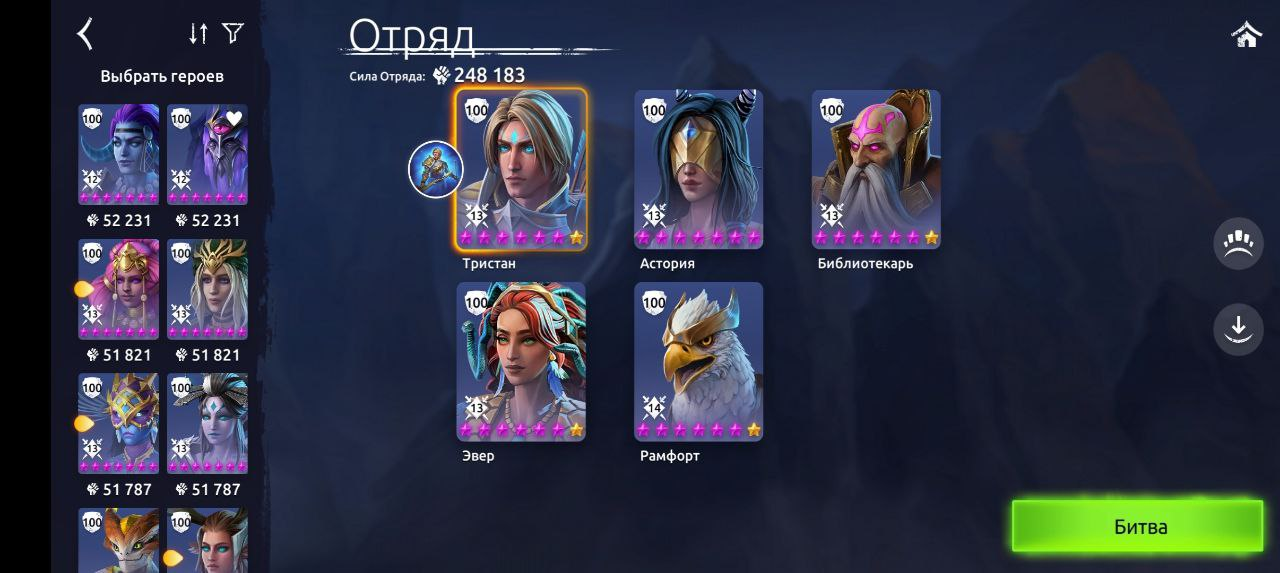The height and width of the screenshot is (573, 1280).
Task: Return home via the house icon
Action: pyautogui.click(x=1246, y=35)
